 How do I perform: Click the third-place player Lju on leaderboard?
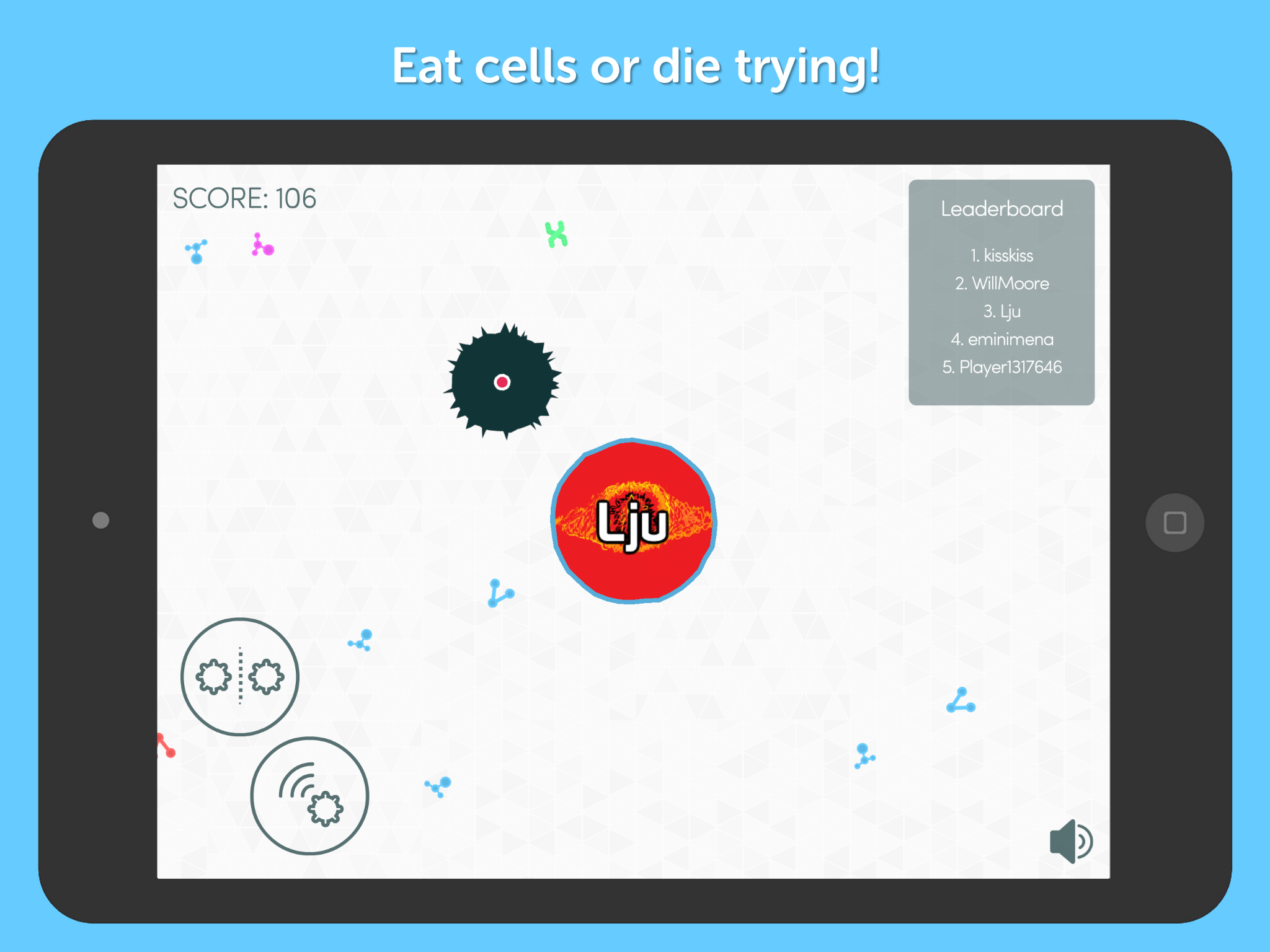click(1002, 311)
